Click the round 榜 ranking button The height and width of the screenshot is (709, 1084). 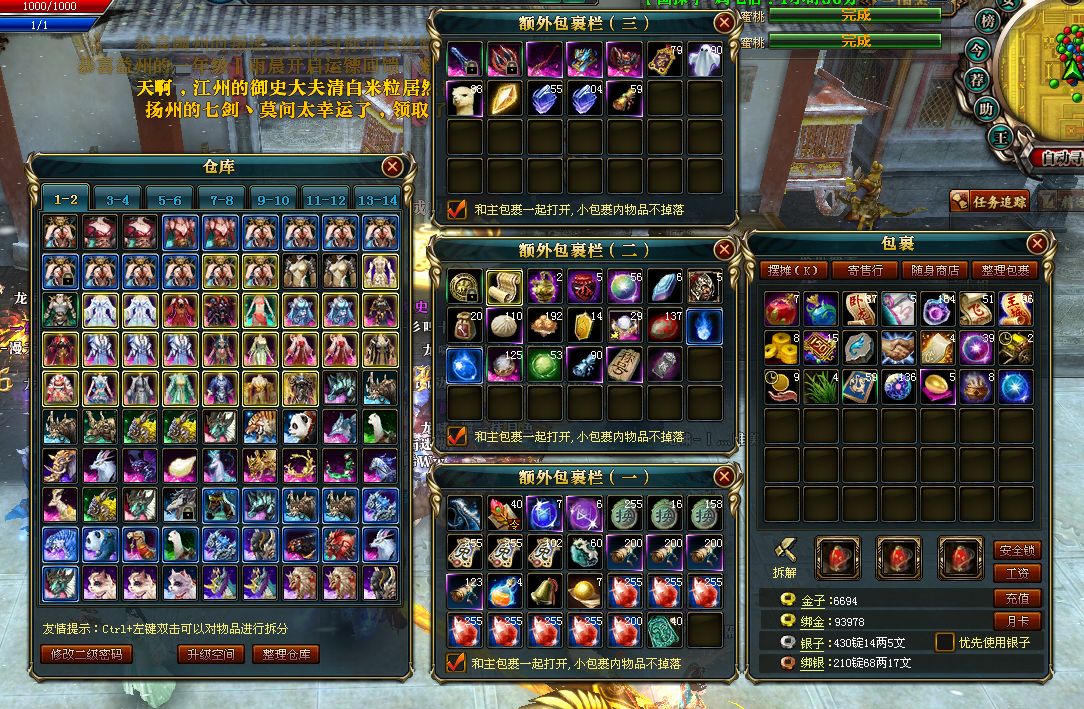coord(988,21)
